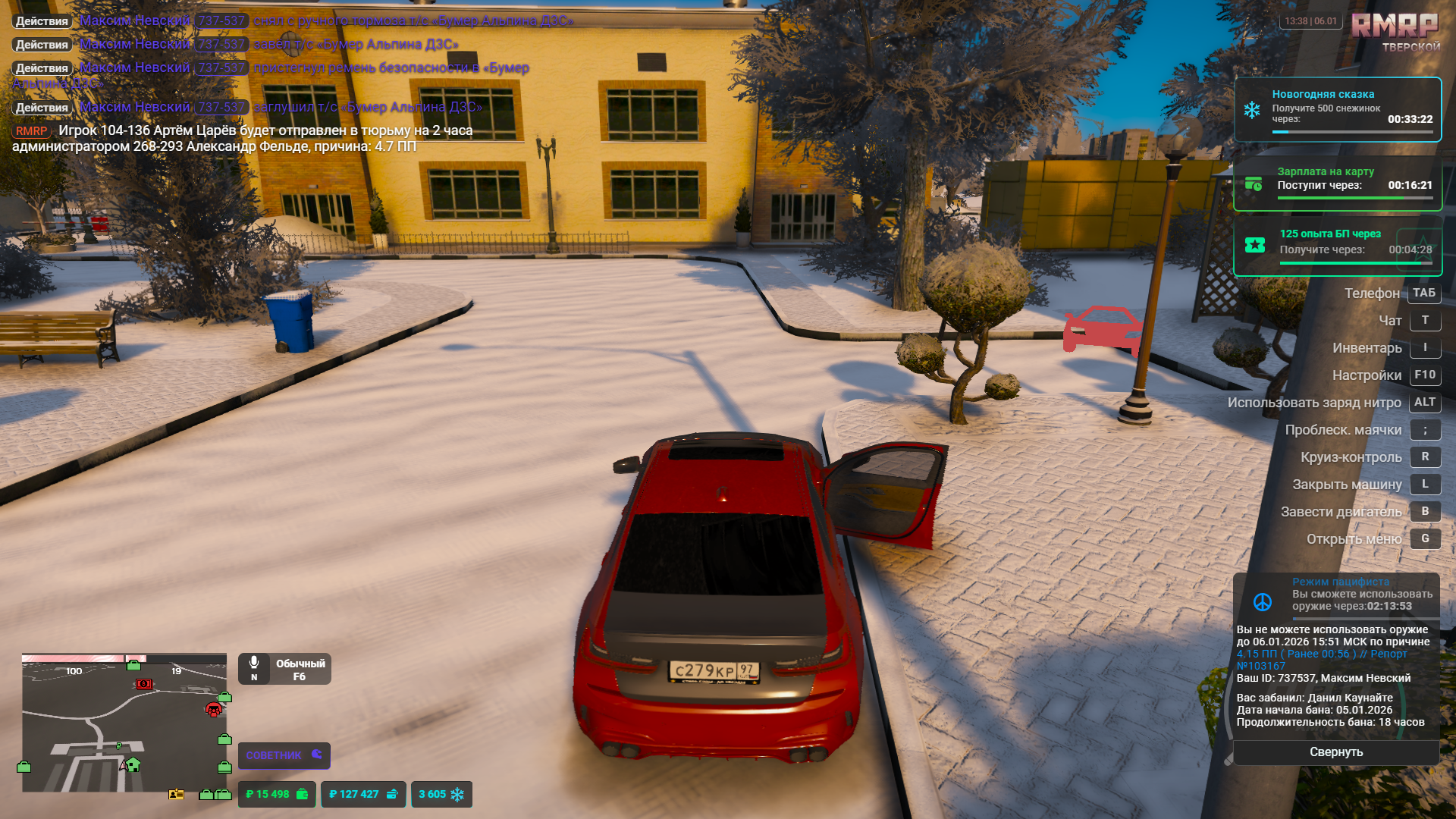Click the bank card balance 127 427
The image size is (1456, 819).
363,794
